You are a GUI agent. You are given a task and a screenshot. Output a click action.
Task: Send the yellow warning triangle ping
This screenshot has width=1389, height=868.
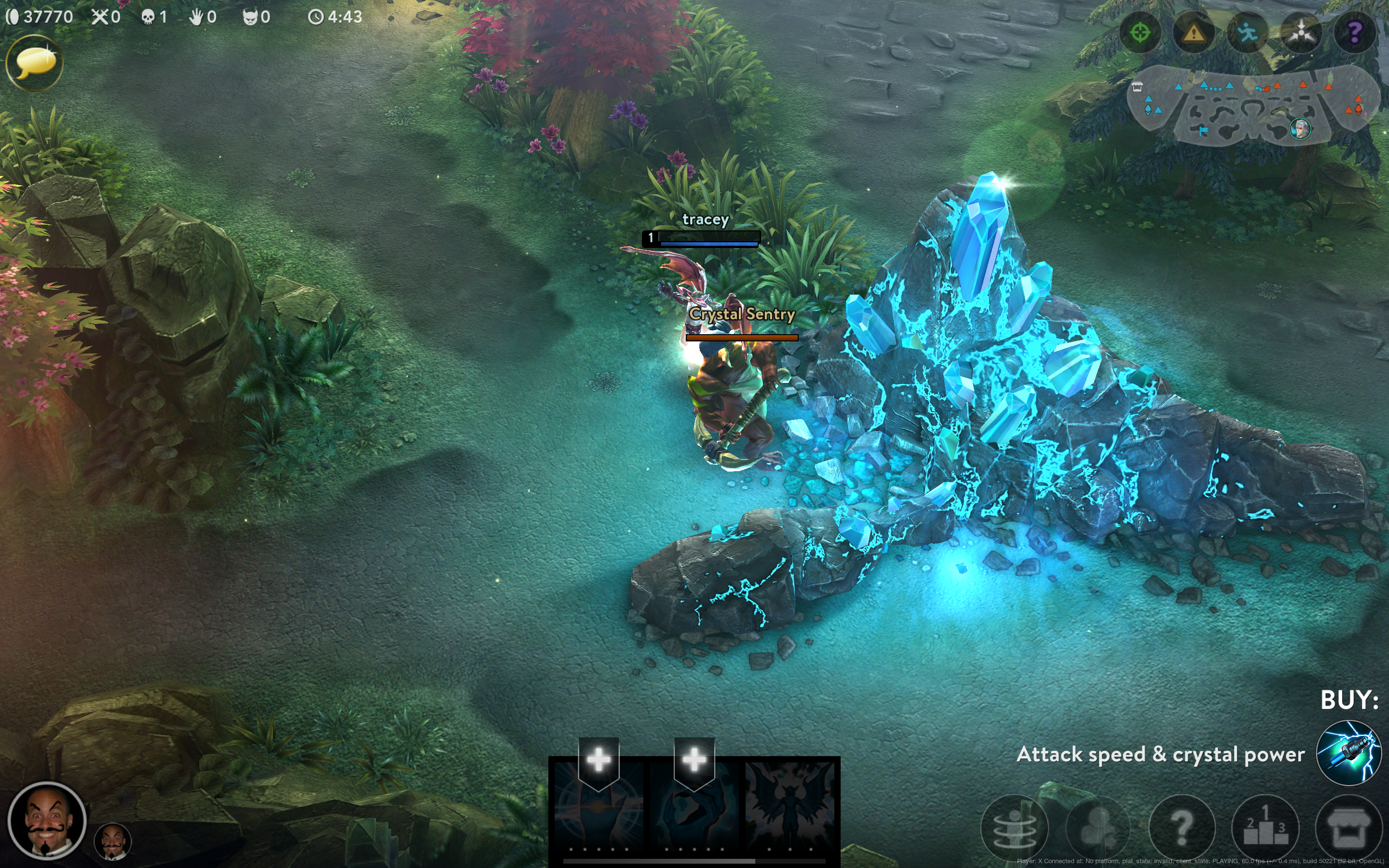coord(1194,33)
